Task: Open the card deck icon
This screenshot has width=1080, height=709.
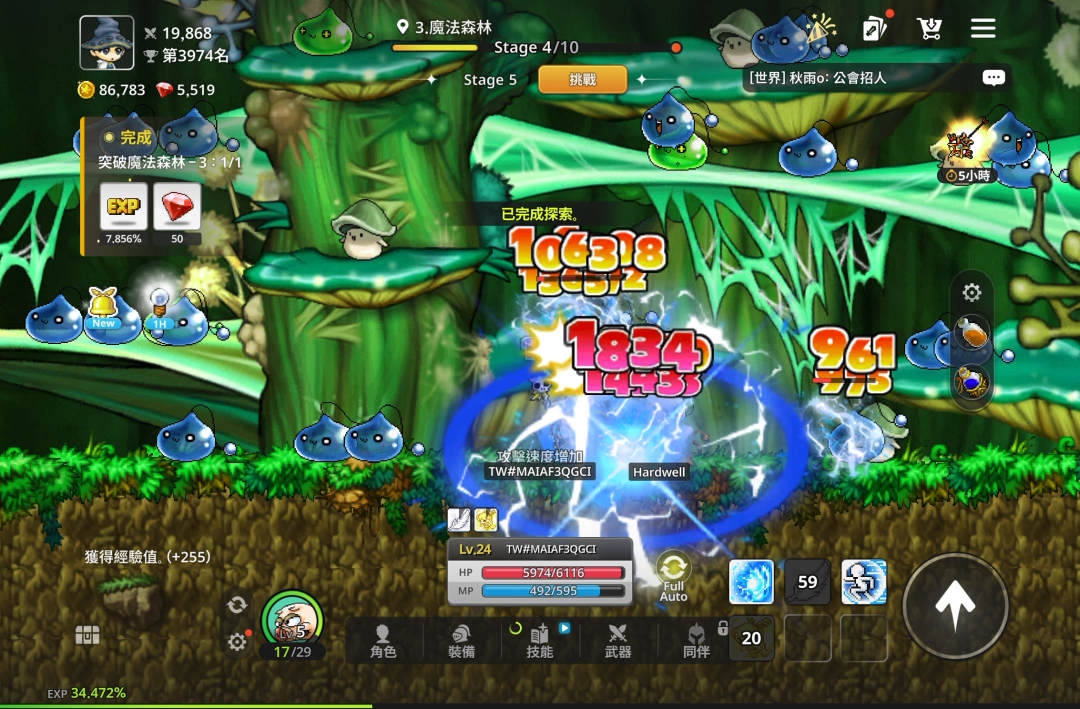Action: (x=875, y=28)
